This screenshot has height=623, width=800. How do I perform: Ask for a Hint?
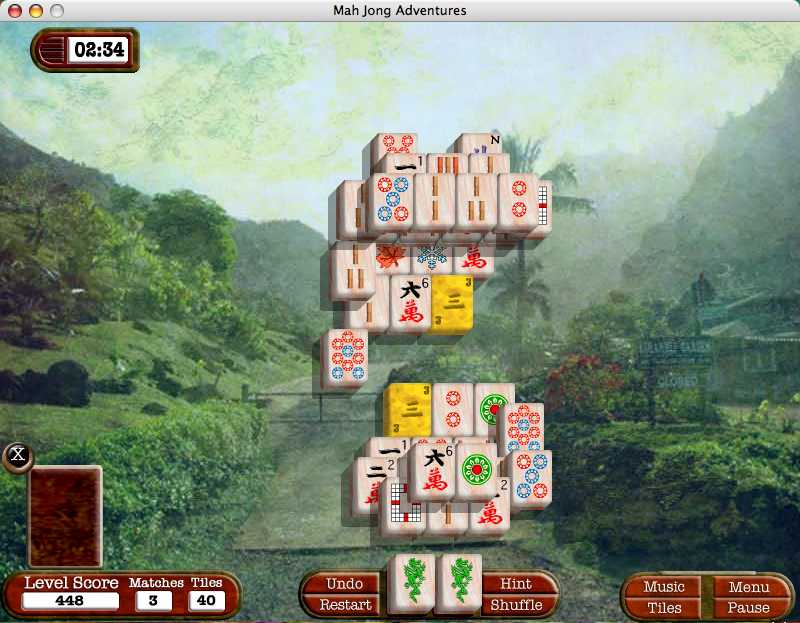click(x=515, y=584)
